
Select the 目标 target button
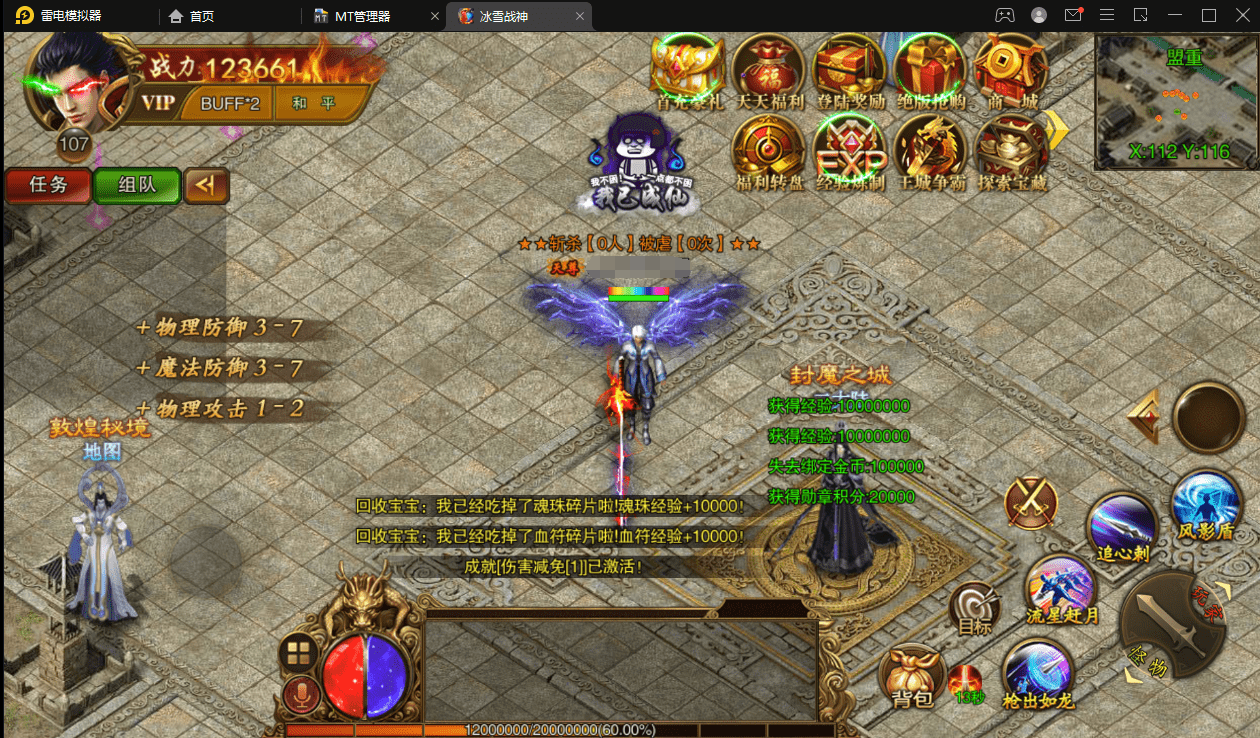(x=975, y=608)
